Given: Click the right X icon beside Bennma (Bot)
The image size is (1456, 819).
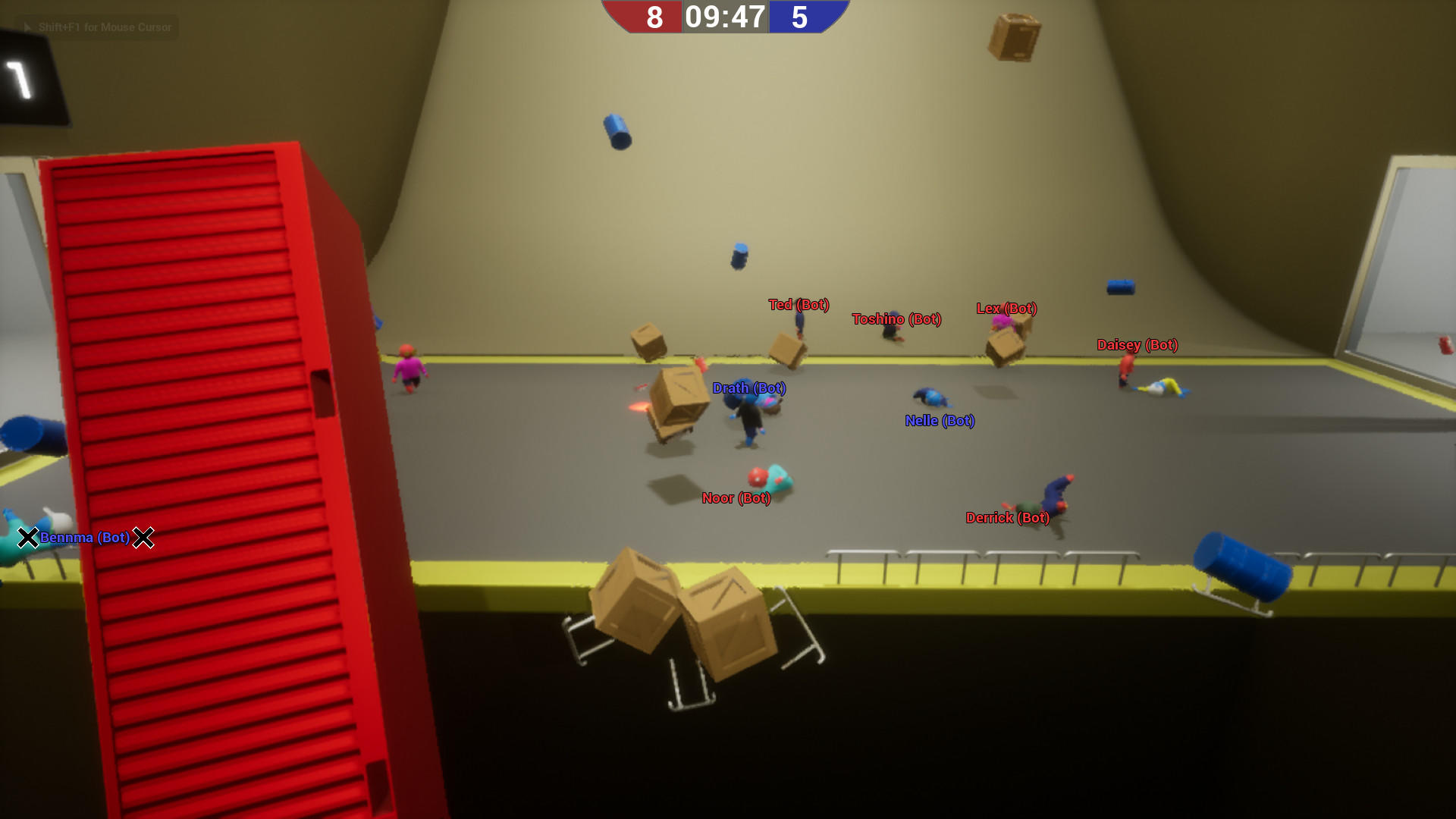Looking at the screenshot, I should pyautogui.click(x=144, y=538).
